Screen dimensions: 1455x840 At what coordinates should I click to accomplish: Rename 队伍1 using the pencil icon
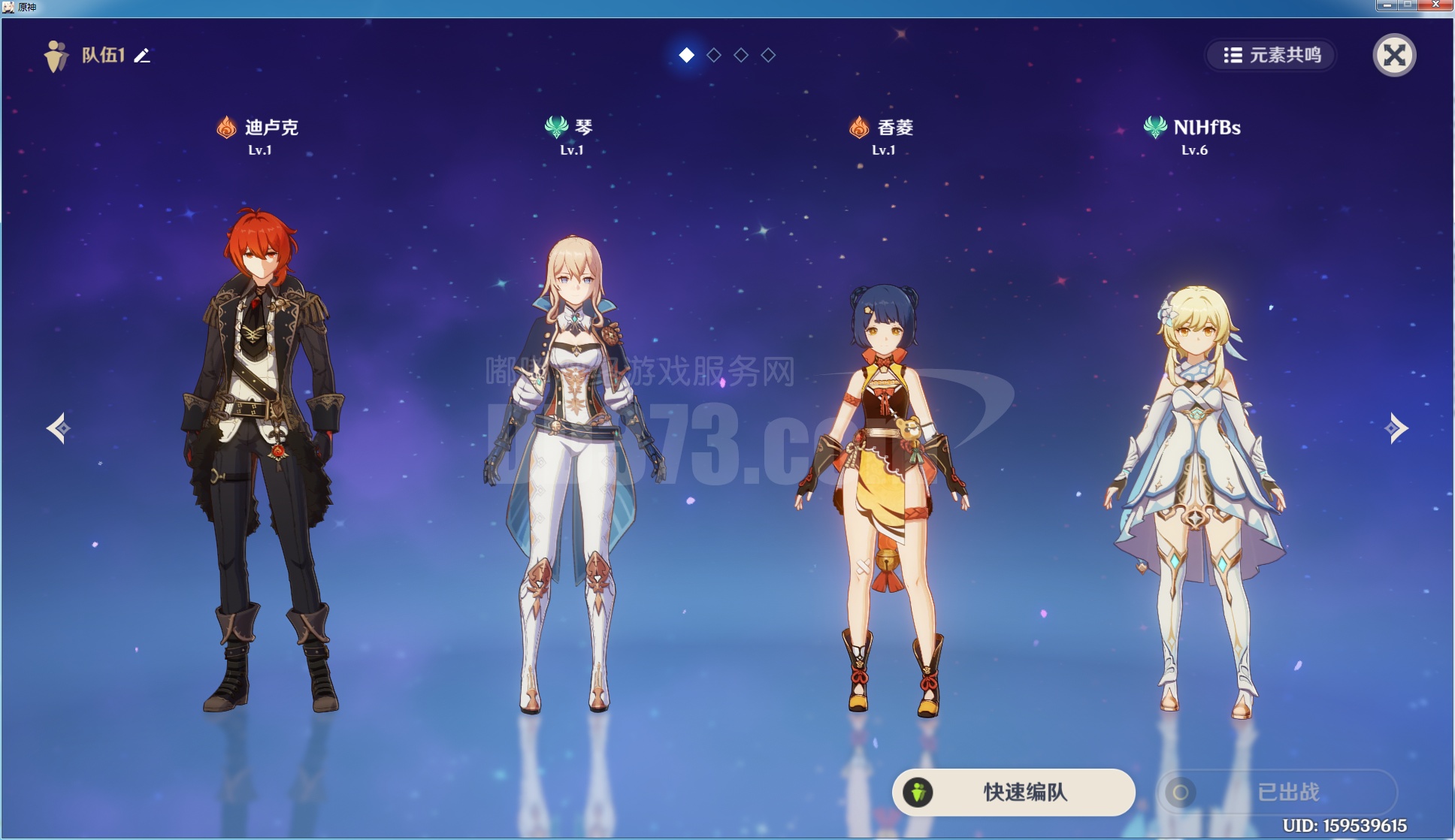(142, 56)
